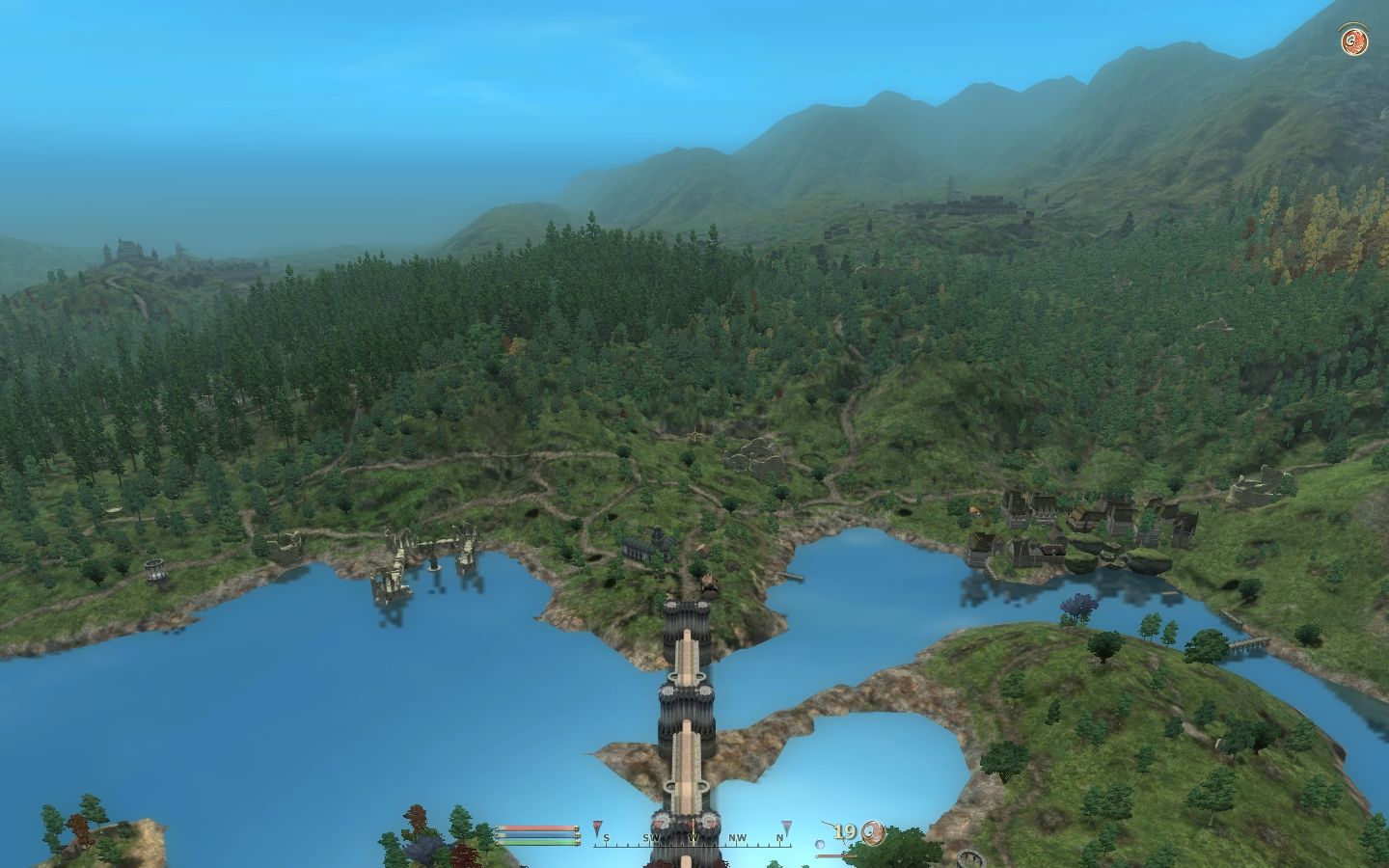Click the thin progress bar under the gold counter

click(x=835, y=855)
